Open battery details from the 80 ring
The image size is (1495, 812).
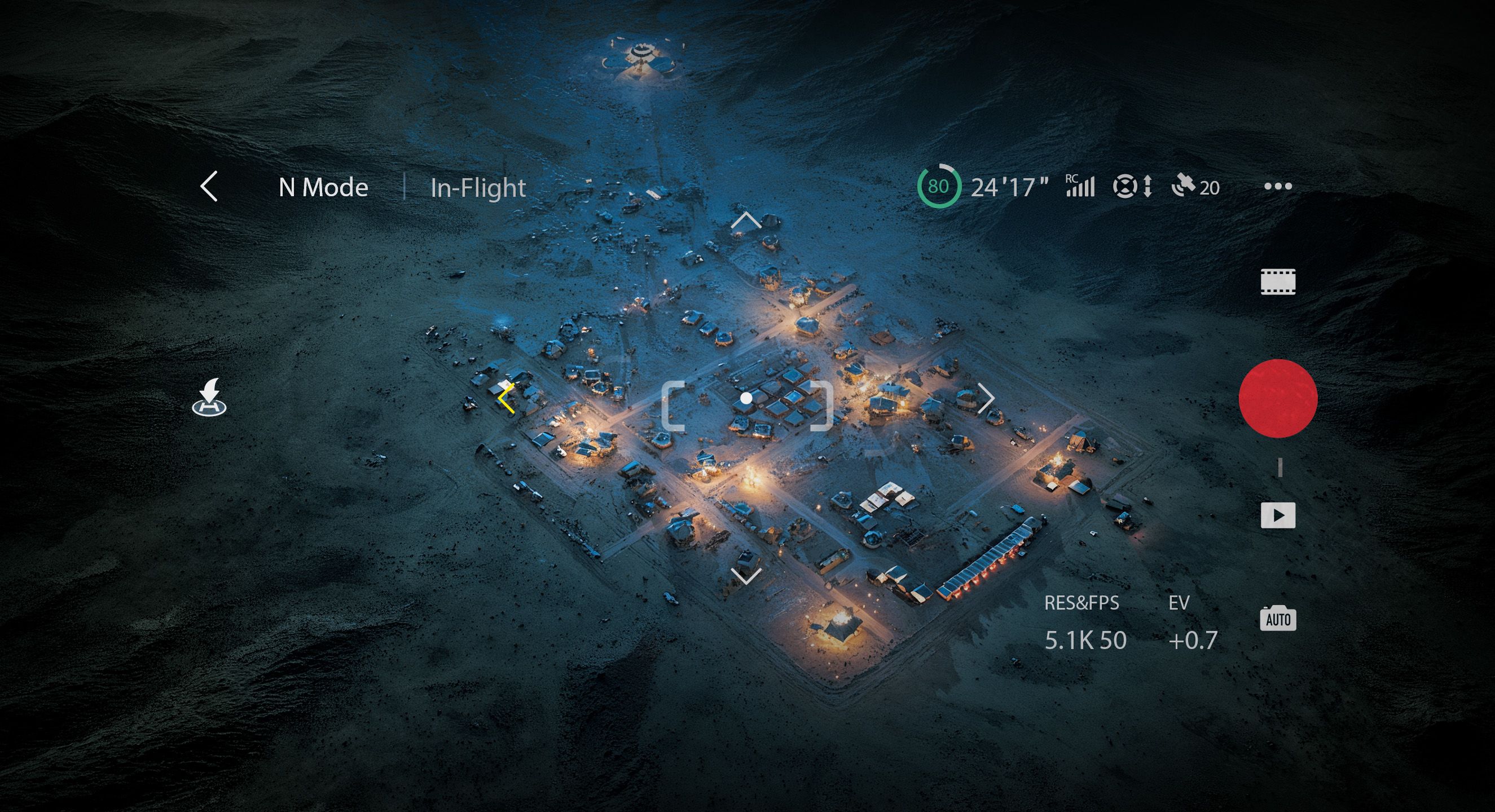(x=938, y=186)
